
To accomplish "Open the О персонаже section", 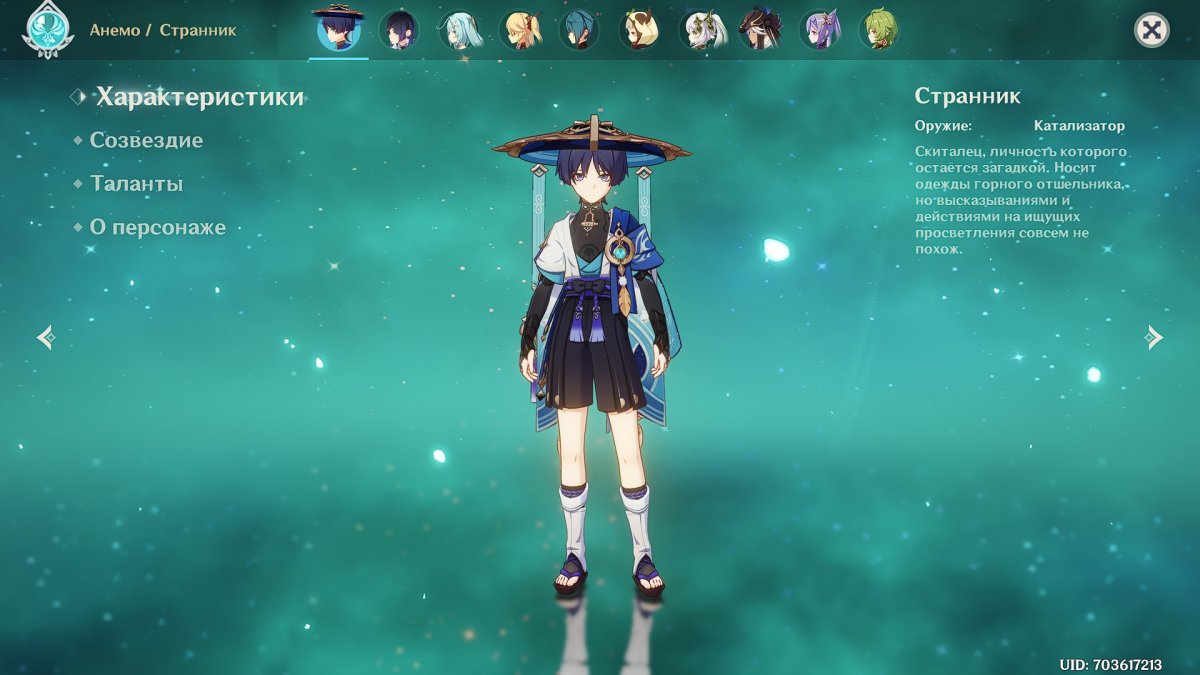I will point(157,227).
